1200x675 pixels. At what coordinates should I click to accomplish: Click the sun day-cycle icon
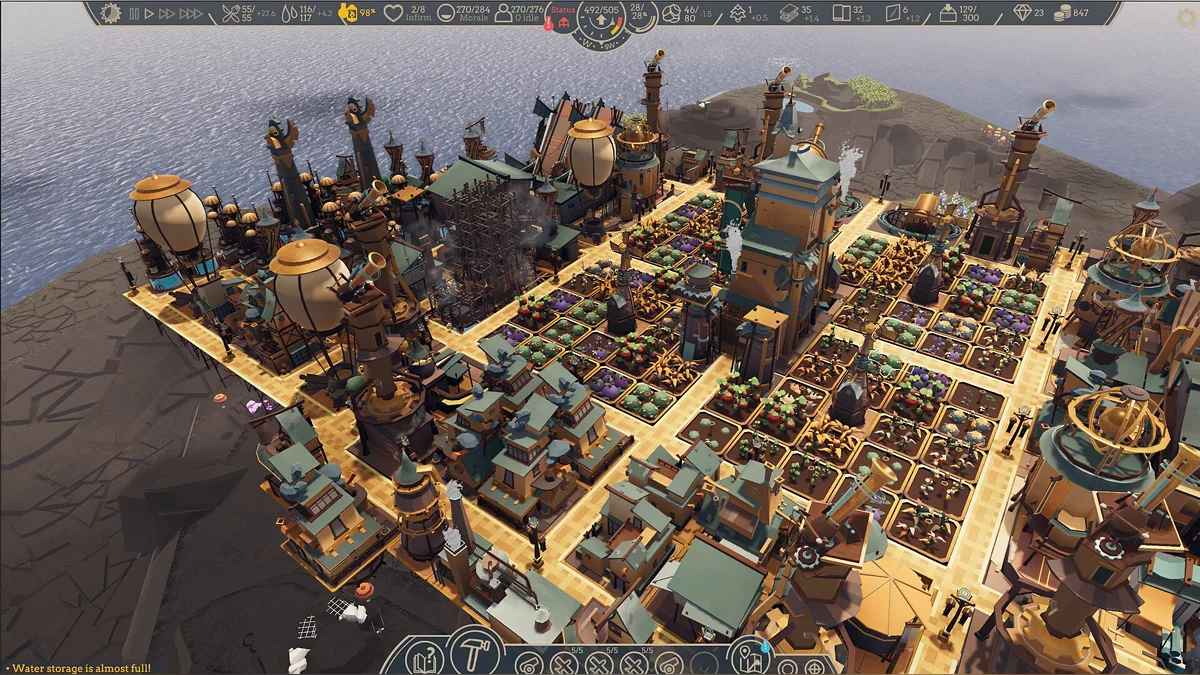109,14
